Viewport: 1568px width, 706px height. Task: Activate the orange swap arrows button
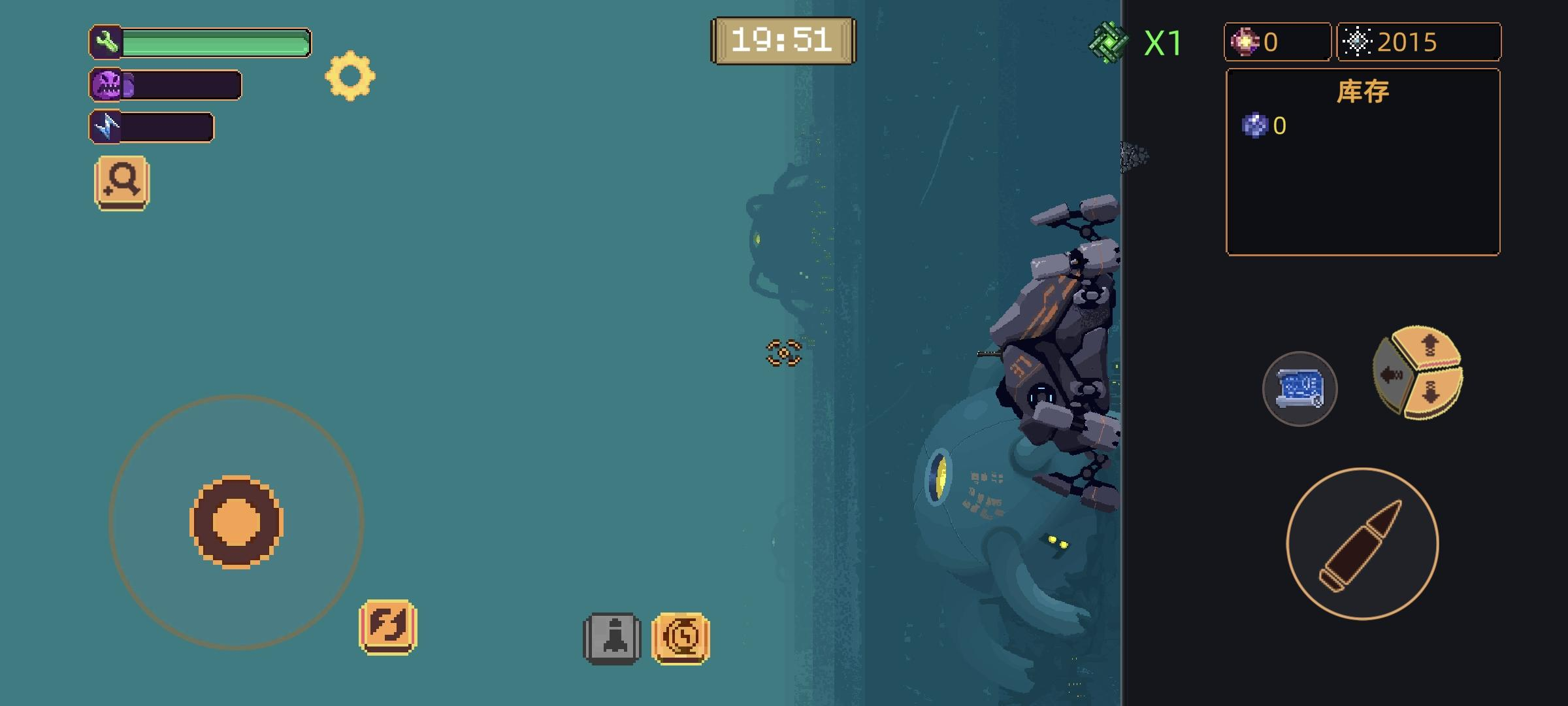click(388, 626)
